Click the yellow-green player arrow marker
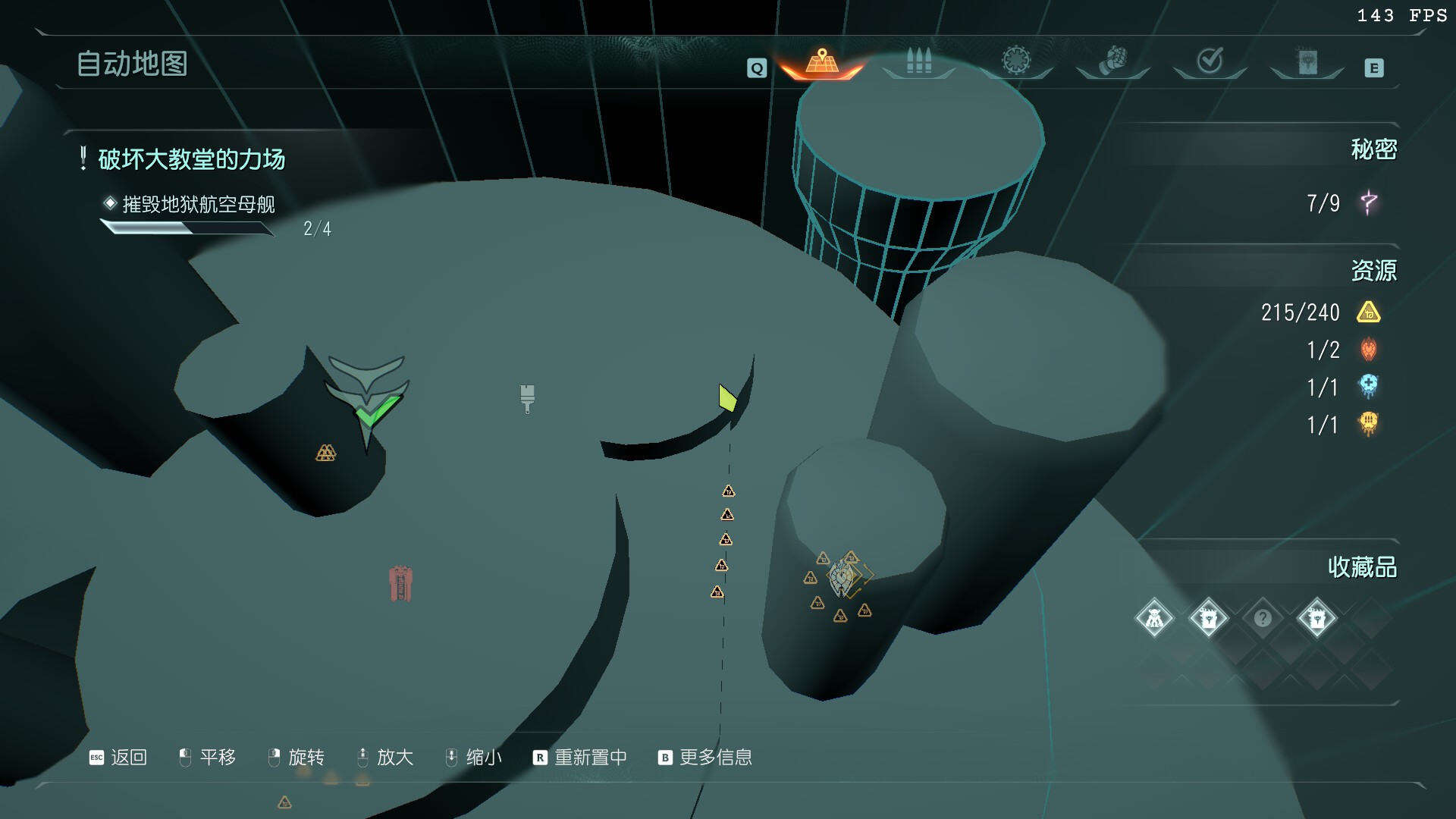This screenshot has width=1456, height=819. pyautogui.click(x=727, y=397)
